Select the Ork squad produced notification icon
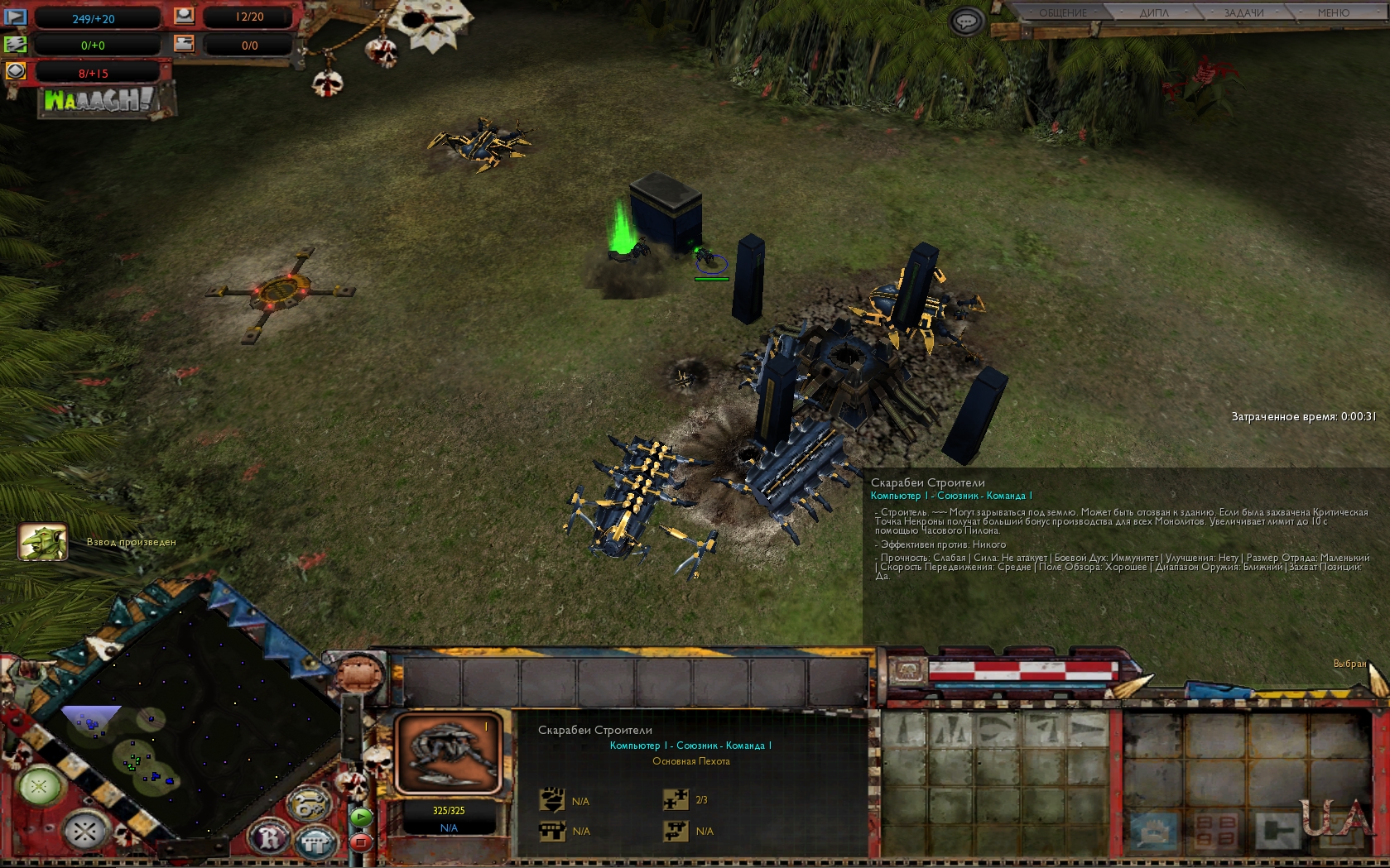Viewport: 1390px width, 868px height. pyautogui.click(x=43, y=542)
